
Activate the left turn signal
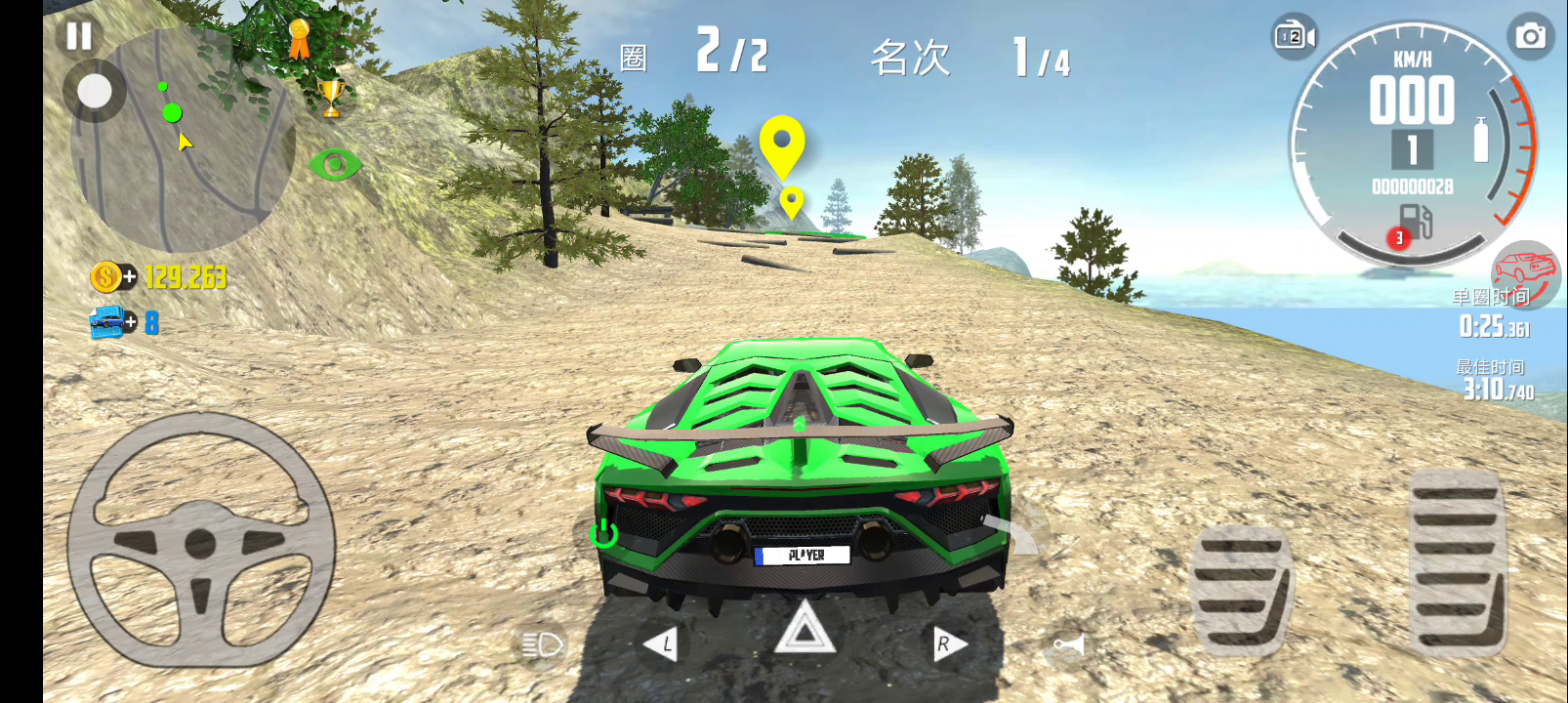pos(661,644)
